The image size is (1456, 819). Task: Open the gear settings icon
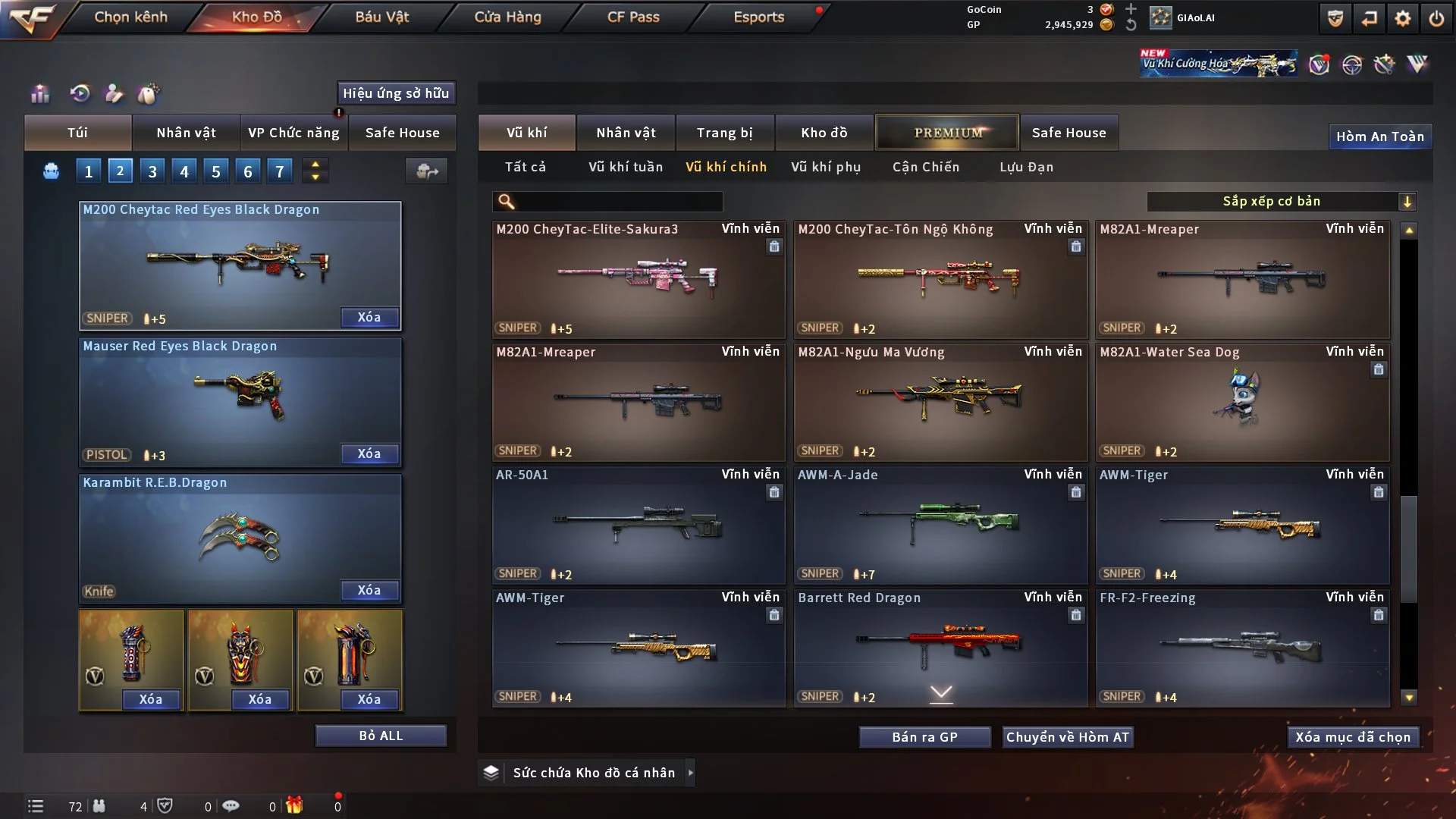pos(1403,18)
